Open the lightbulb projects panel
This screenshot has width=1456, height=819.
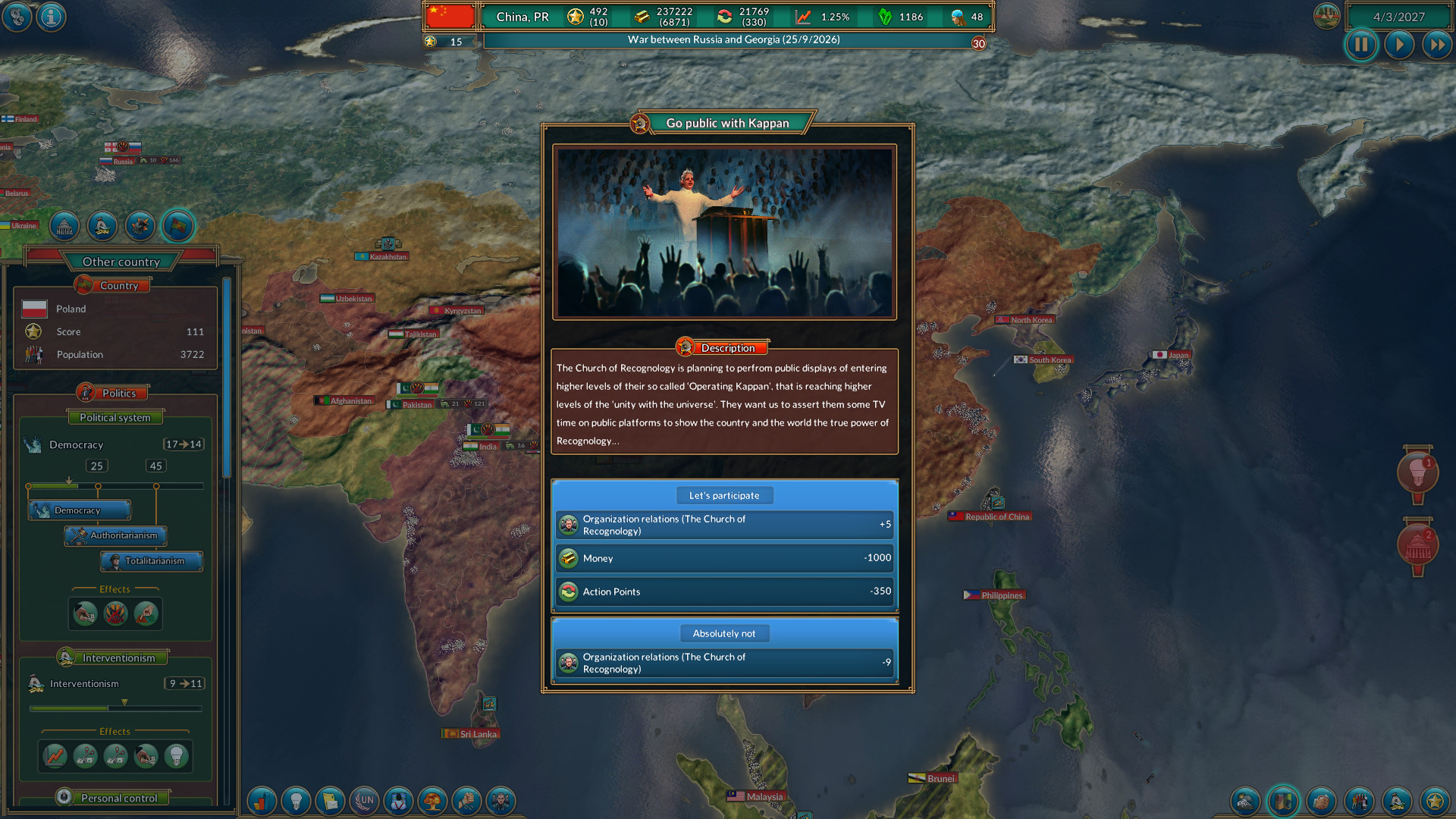click(296, 802)
